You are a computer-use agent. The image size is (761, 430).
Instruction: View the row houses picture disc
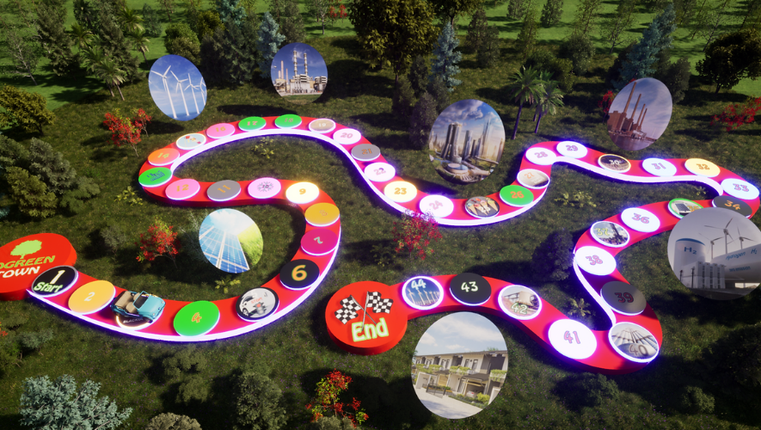point(459,363)
